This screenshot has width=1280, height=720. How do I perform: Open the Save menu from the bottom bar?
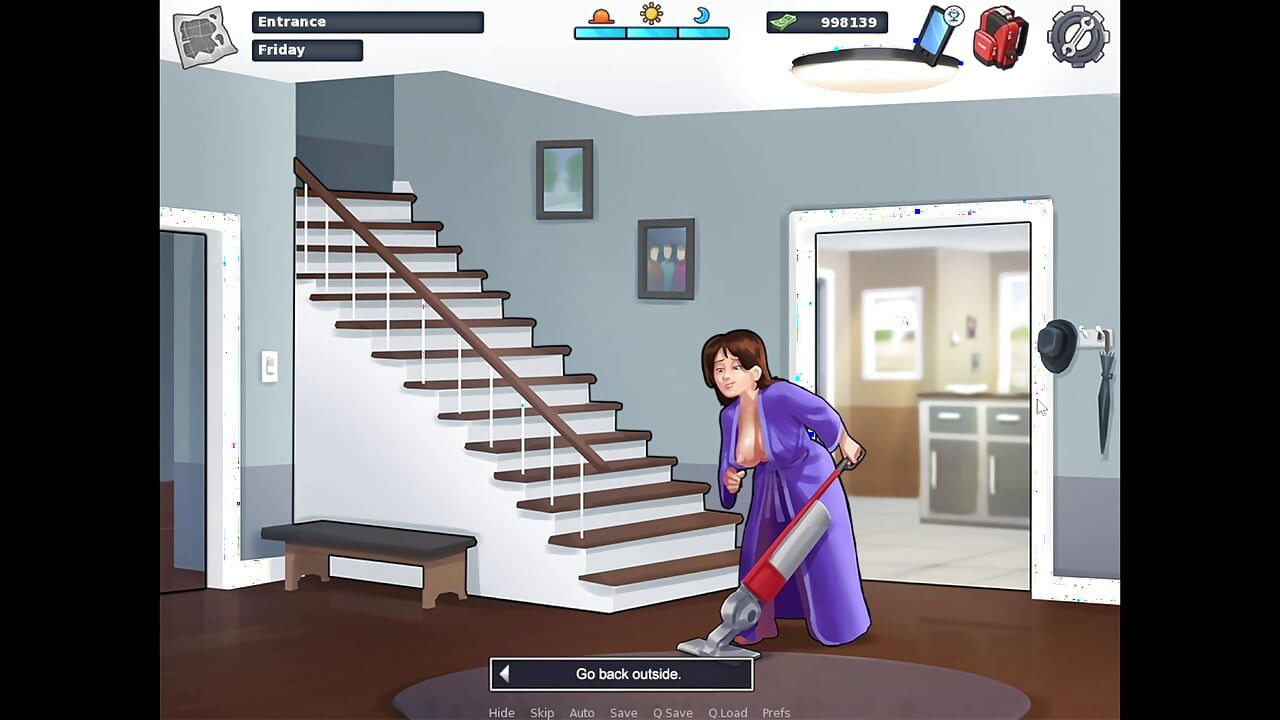(x=623, y=712)
